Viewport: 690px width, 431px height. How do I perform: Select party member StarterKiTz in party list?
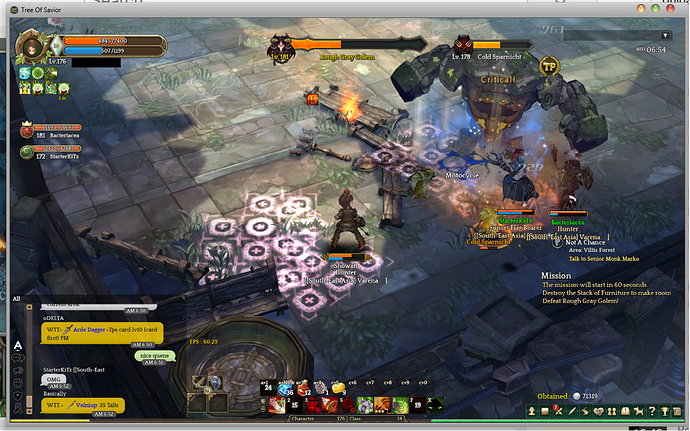point(28,152)
